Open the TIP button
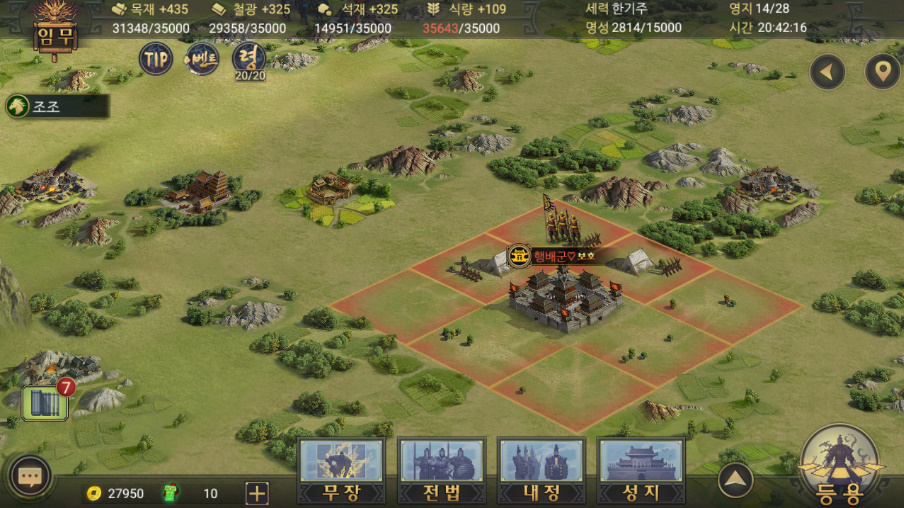904x508 pixels. 155,58
